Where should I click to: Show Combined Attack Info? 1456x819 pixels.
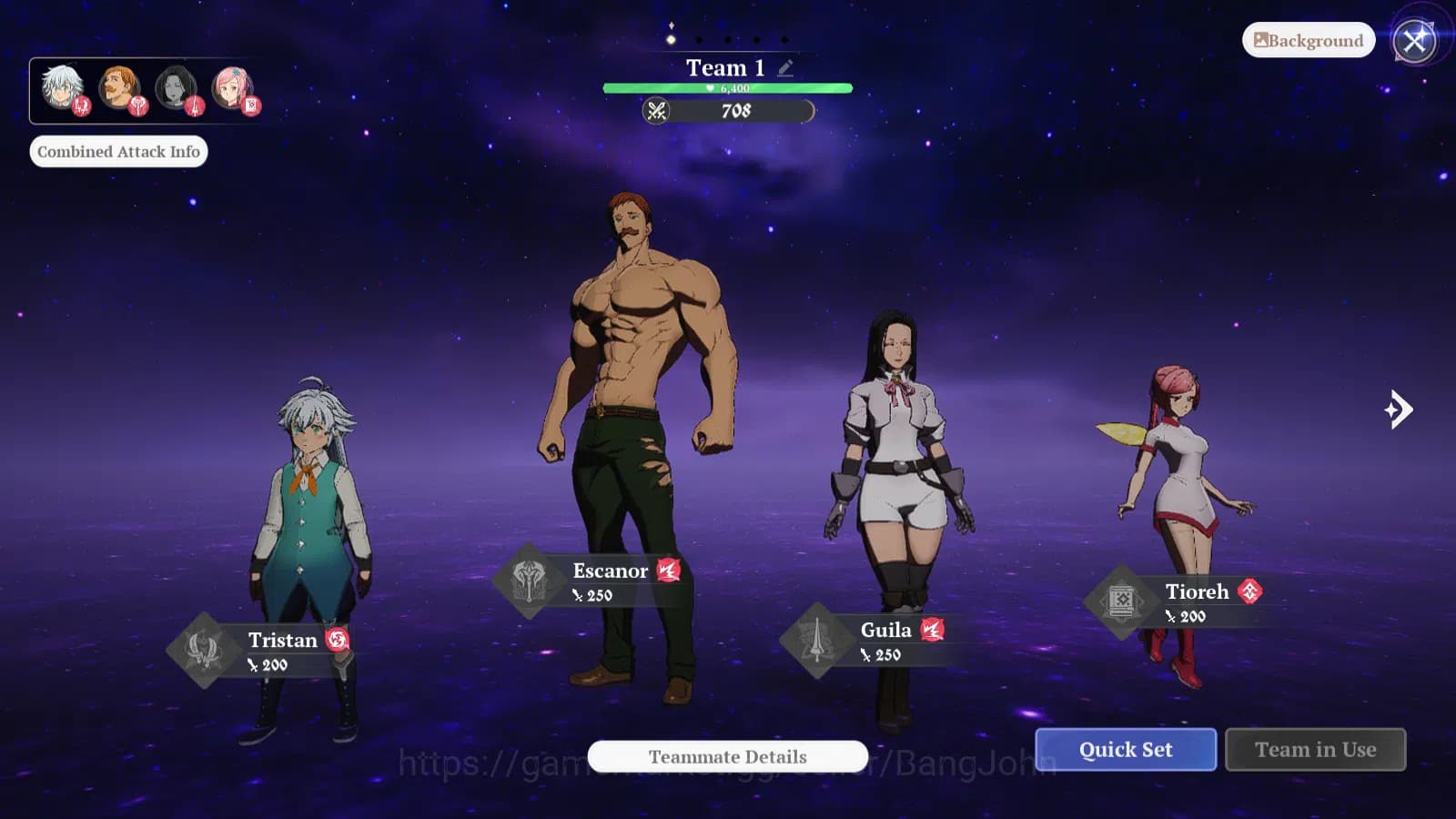118,151
